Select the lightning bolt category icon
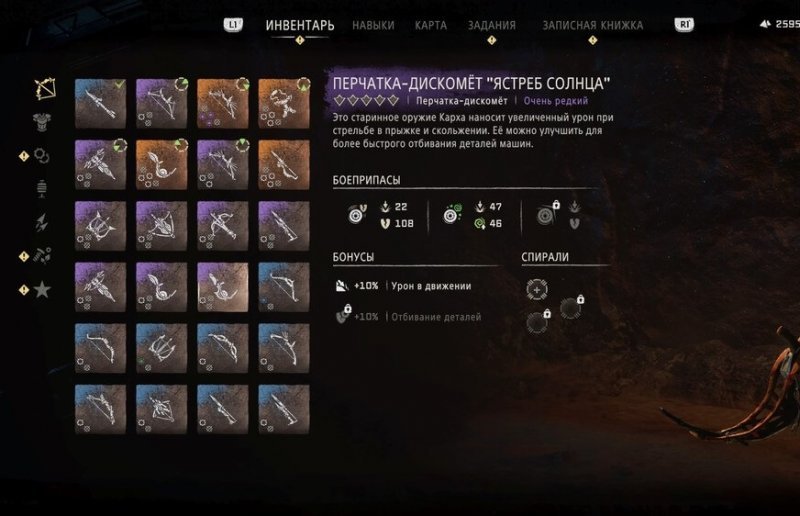The image size is (800, 516). (42, 222)
